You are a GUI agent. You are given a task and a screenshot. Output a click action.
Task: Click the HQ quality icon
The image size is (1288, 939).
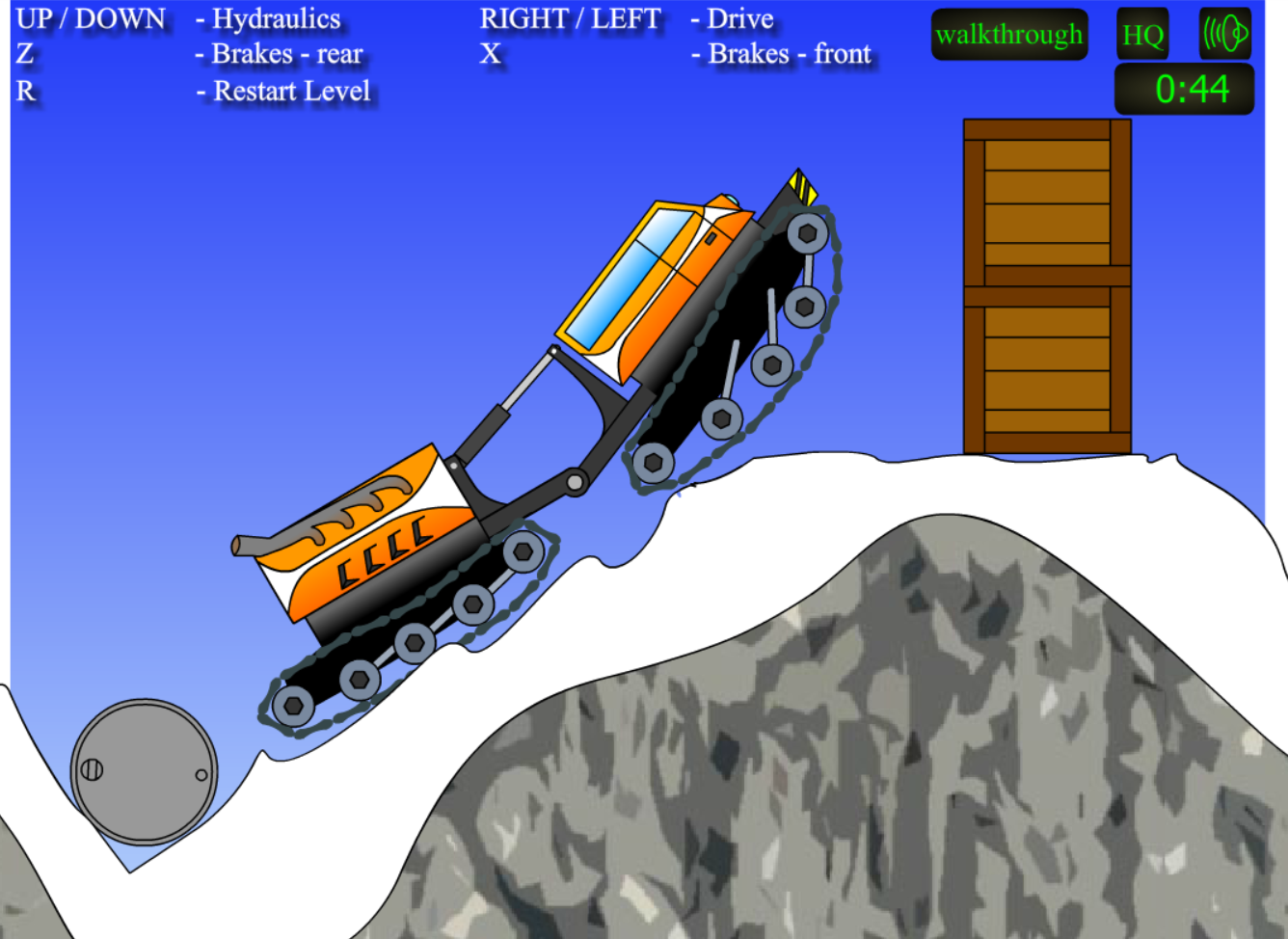click(x=1142, y=36)
